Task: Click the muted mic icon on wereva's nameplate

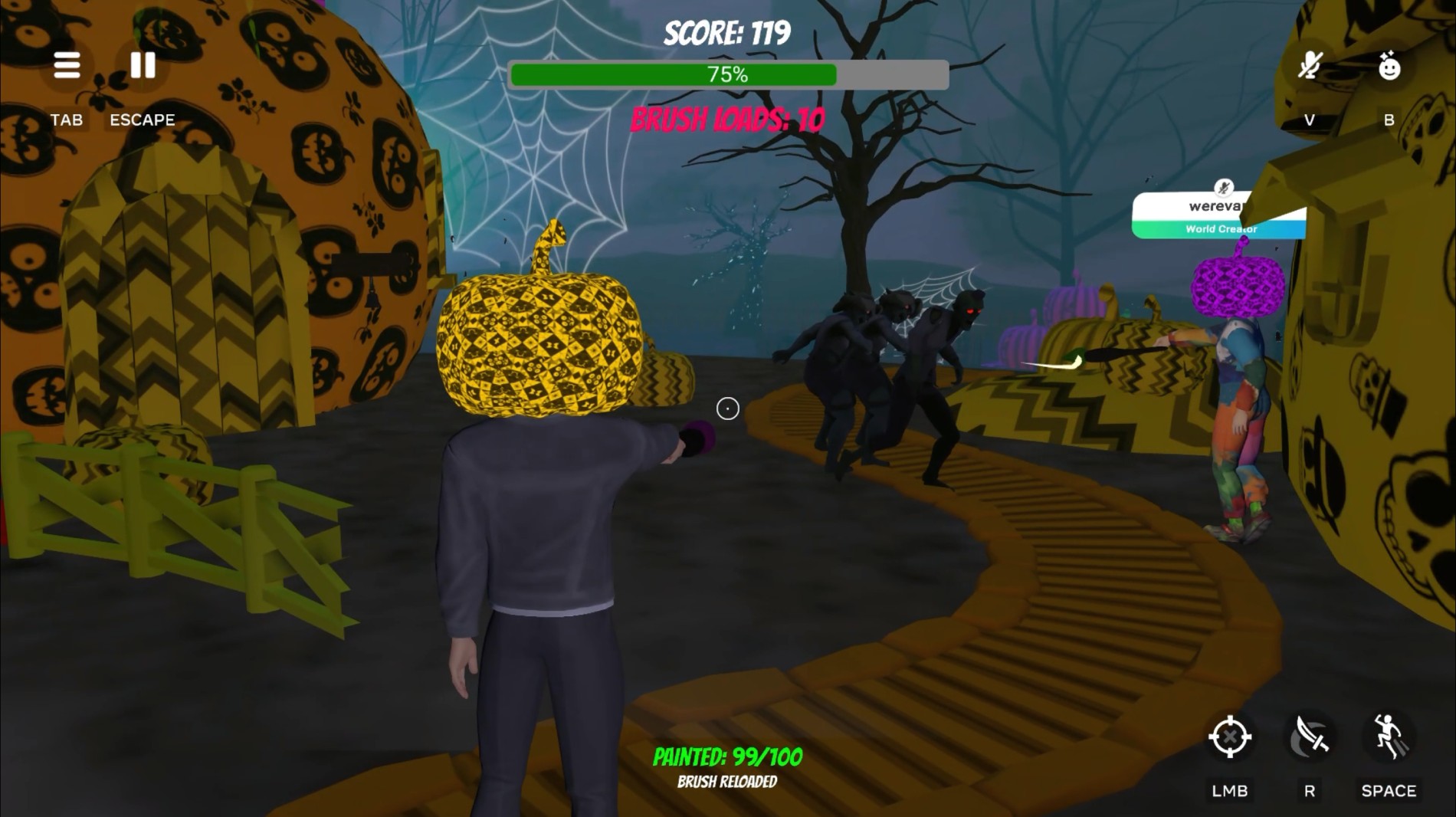Action: tap(1225, 186)
